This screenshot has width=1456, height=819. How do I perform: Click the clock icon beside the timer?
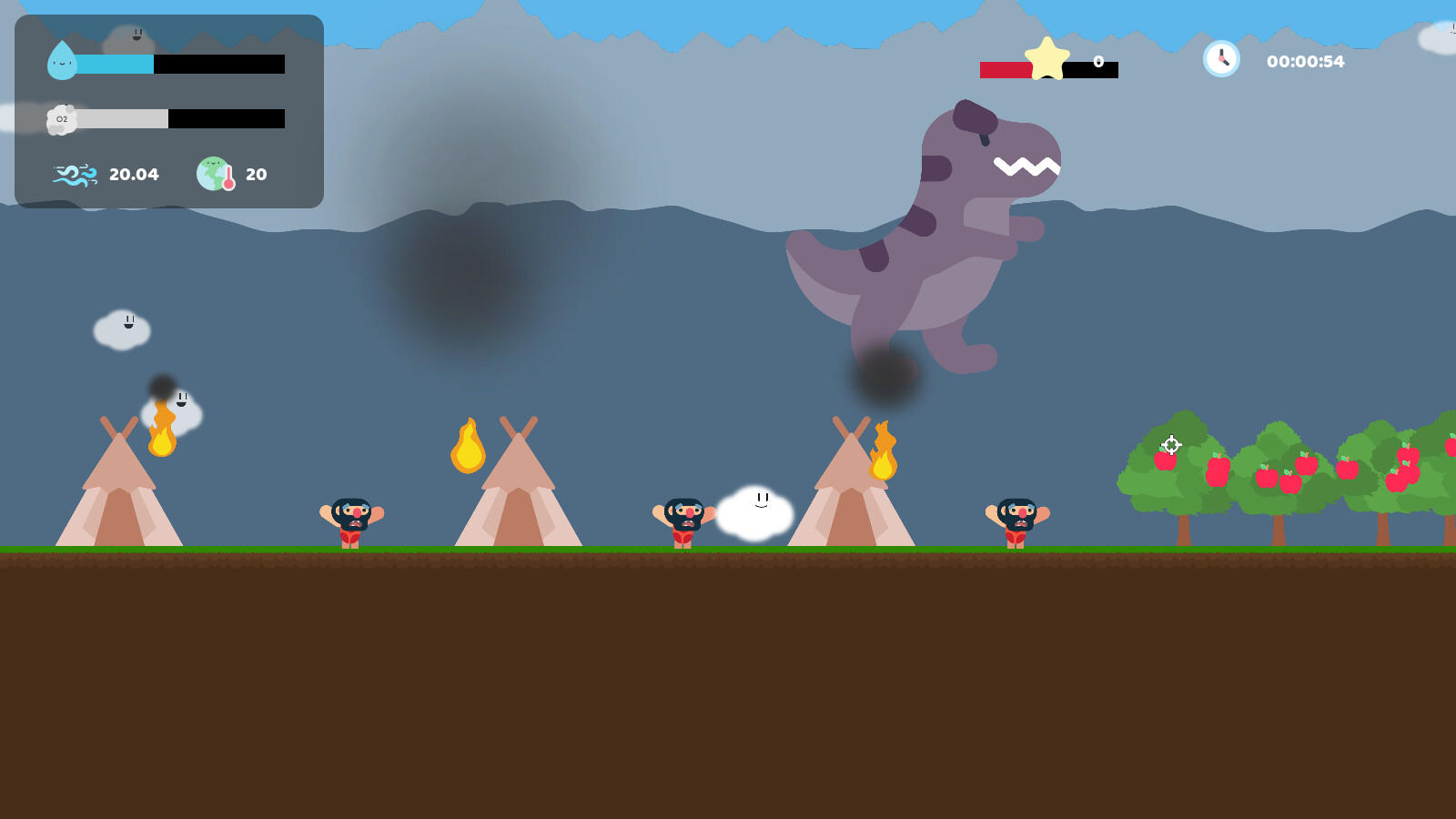1220,59
